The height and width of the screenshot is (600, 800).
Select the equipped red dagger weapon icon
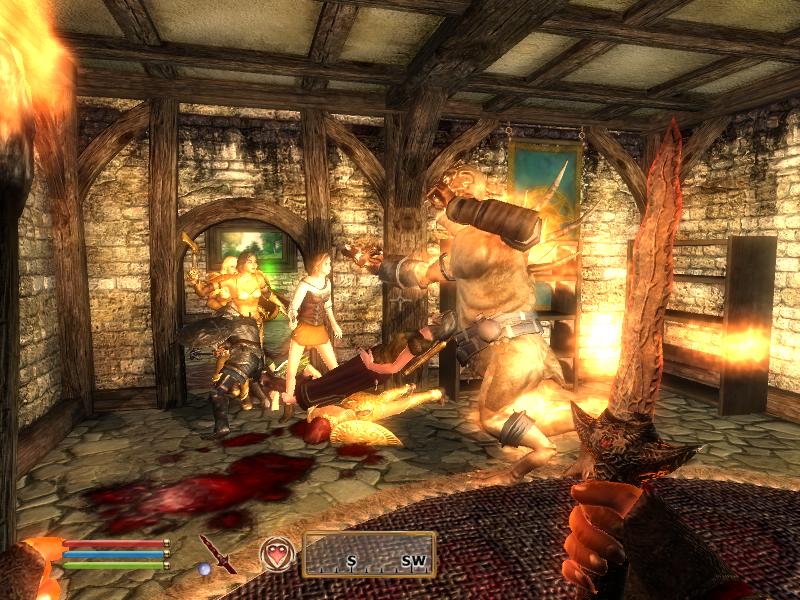pos(217,553)
